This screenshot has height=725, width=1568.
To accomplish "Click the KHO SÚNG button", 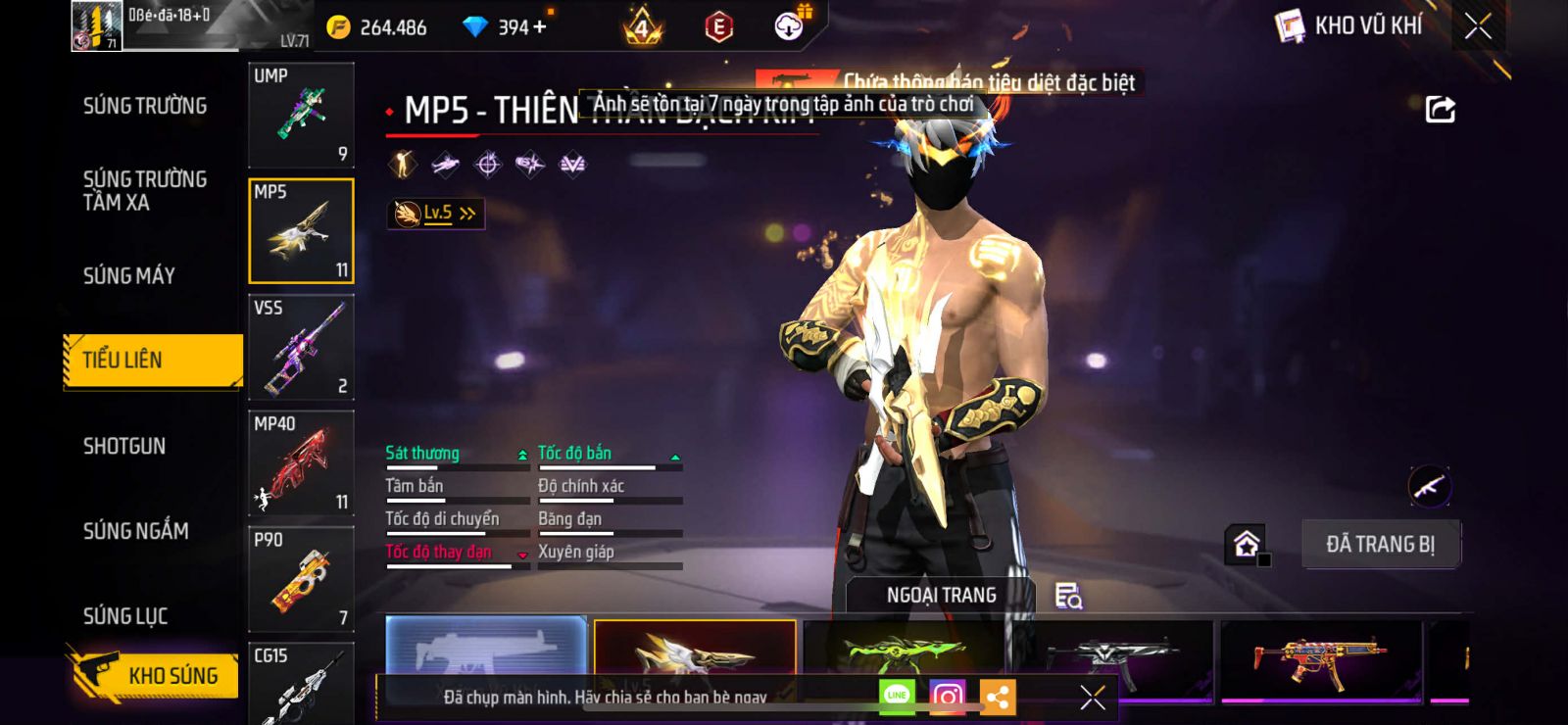I will [155, 675].
